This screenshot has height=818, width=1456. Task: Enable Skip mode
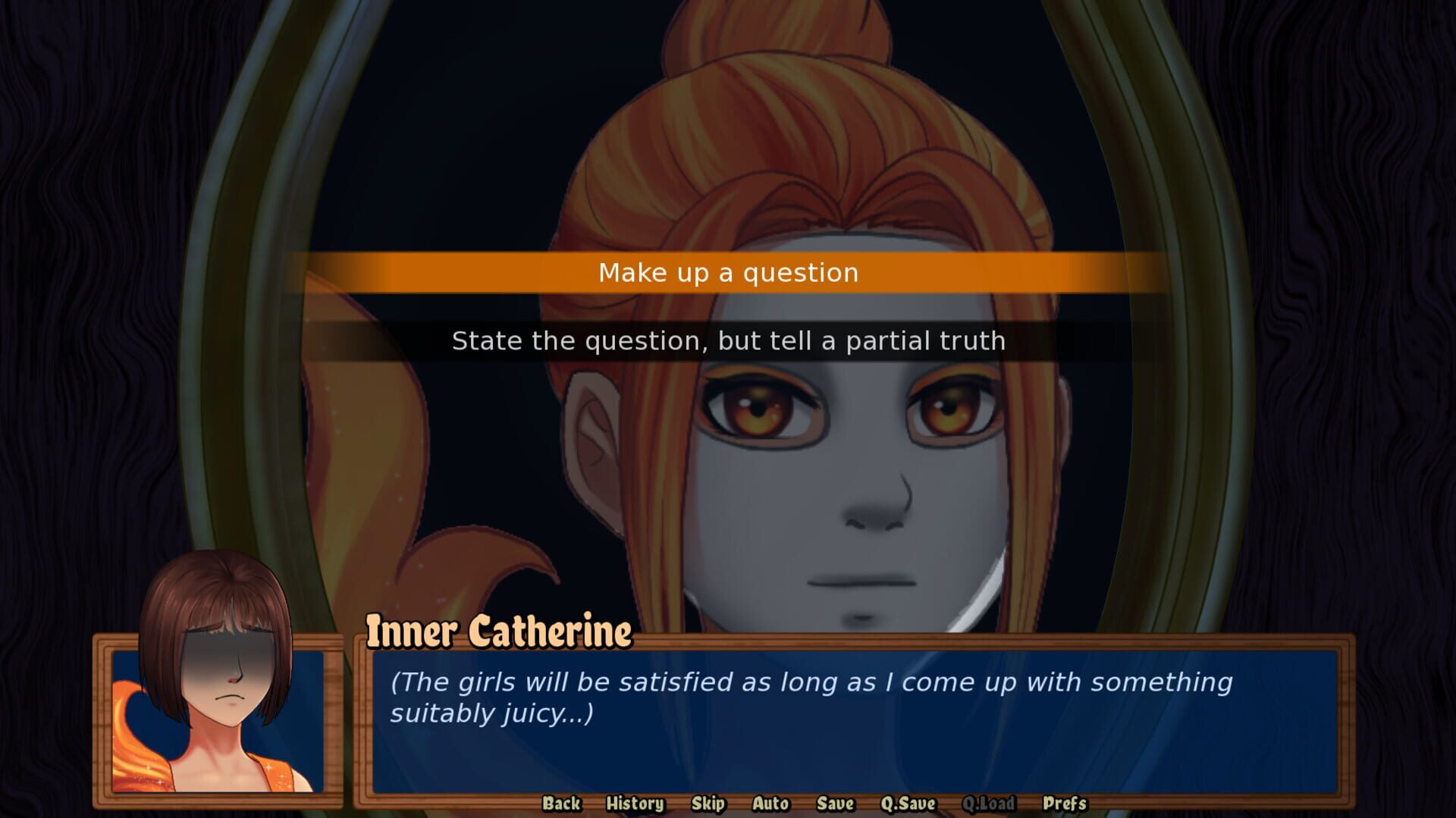[707, 804]
